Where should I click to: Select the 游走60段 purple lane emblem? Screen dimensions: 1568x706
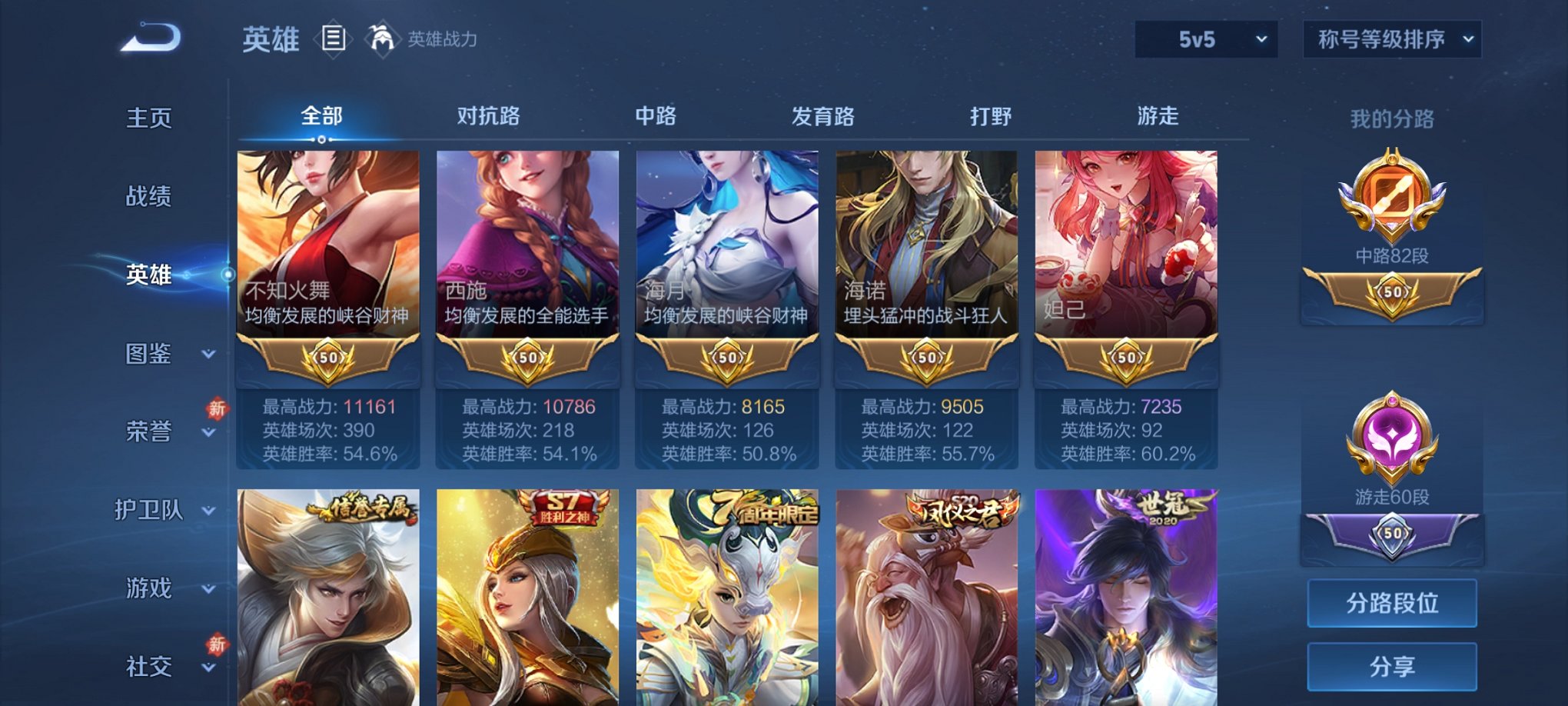coord(1392,435)
